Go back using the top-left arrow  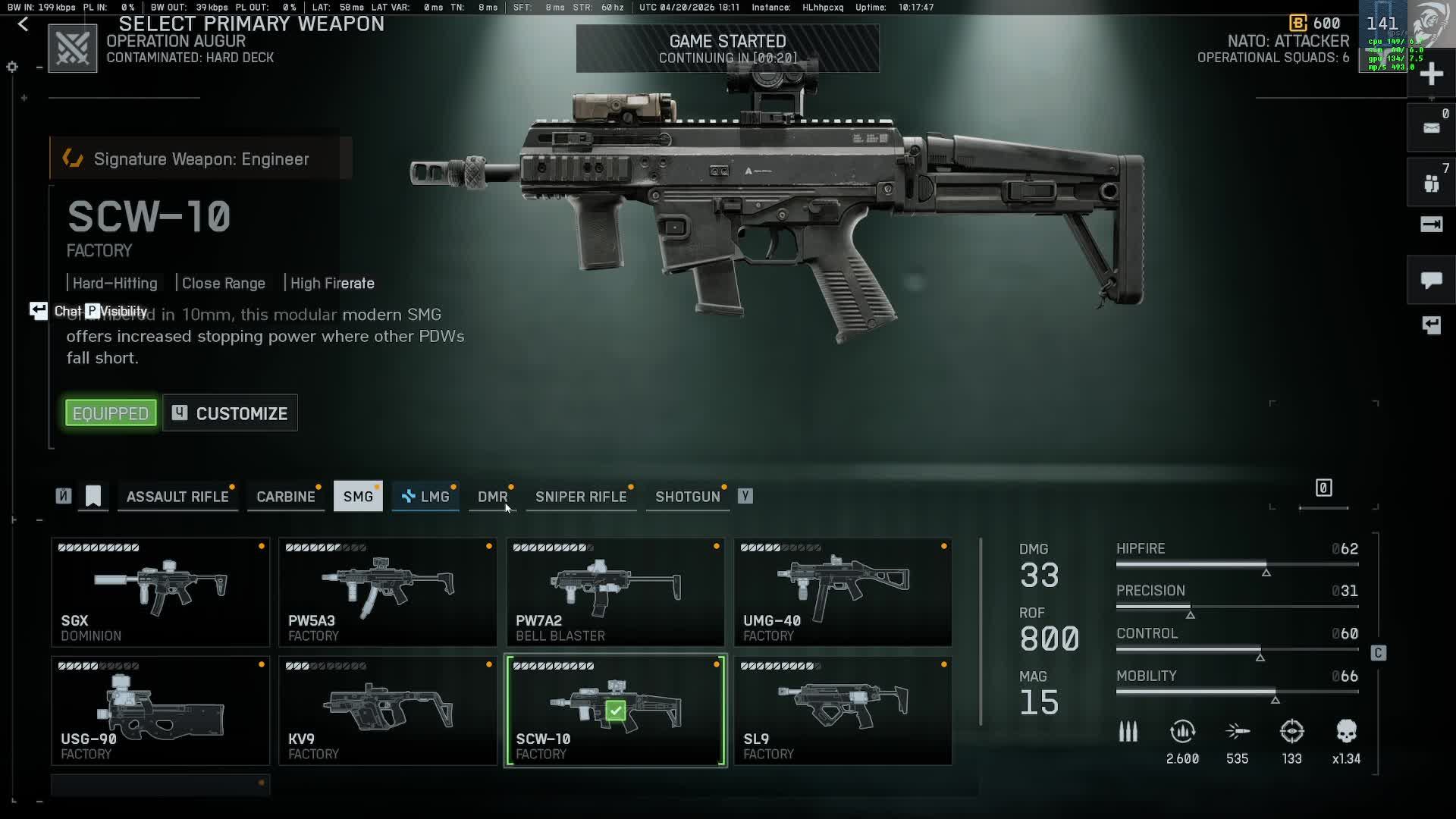coord(23,24)
